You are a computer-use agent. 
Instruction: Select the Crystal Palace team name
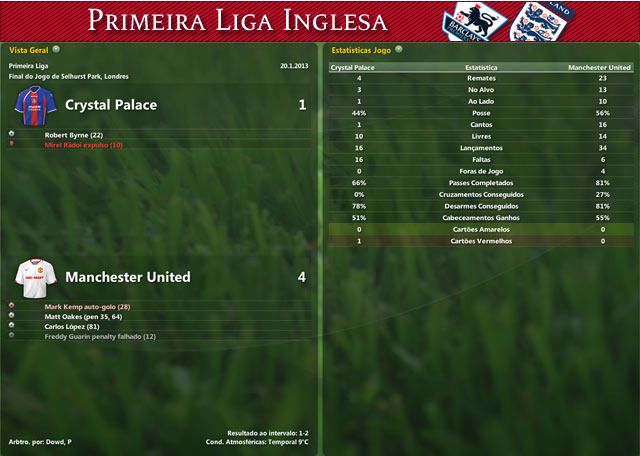click(110, 104)
